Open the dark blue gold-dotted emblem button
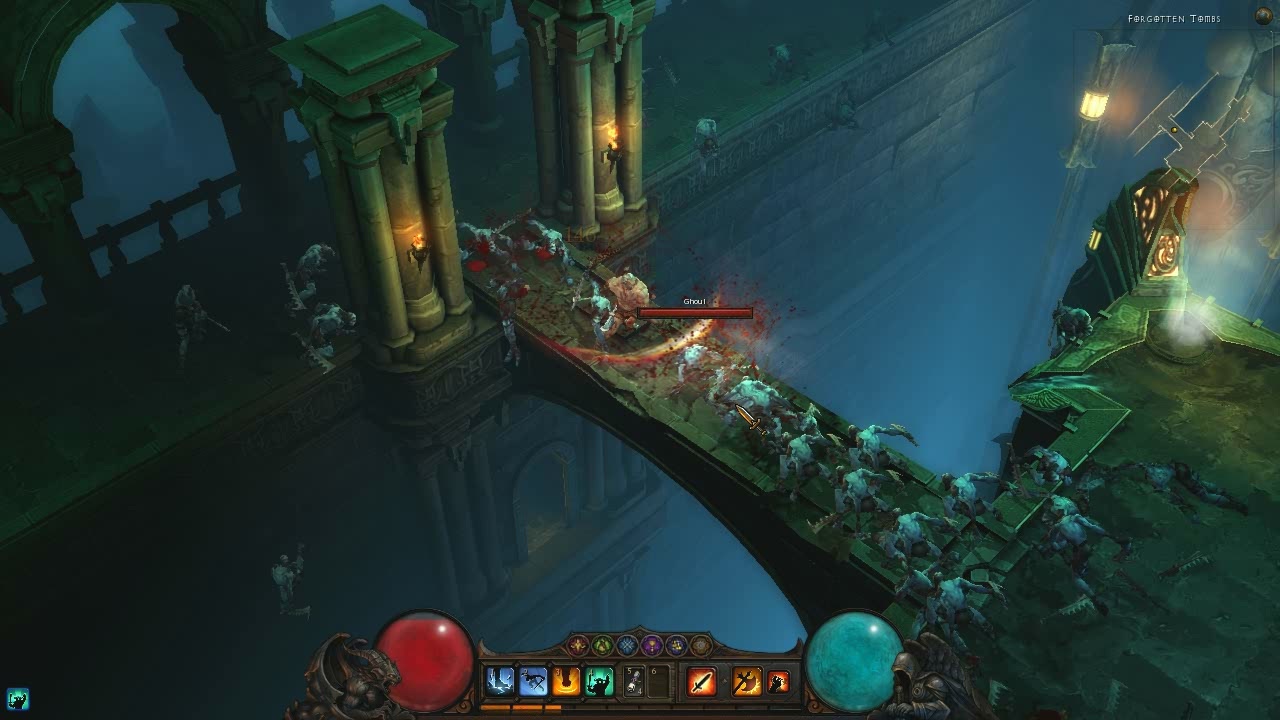 [676, 645]
